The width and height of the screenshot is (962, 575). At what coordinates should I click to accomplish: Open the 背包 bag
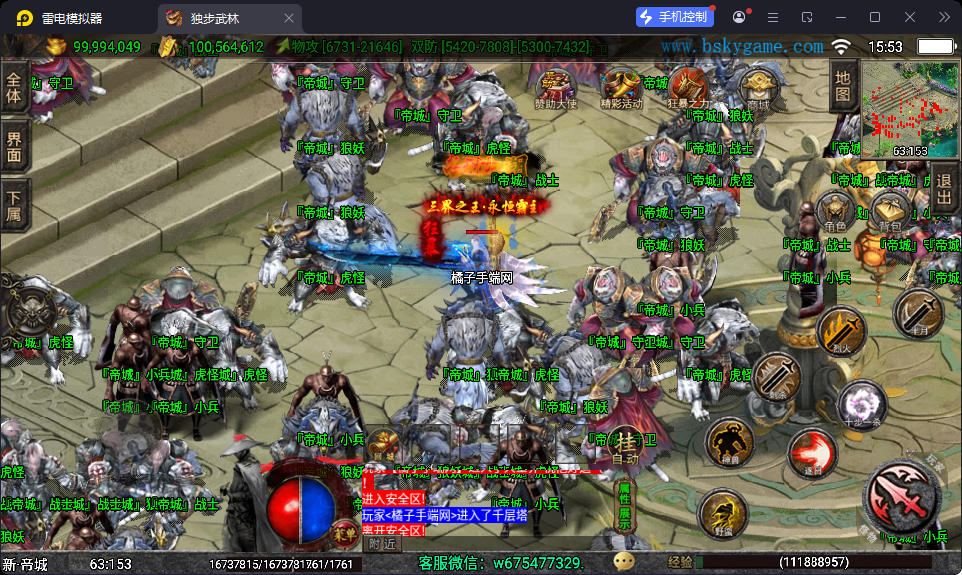(x=888, y=211)
